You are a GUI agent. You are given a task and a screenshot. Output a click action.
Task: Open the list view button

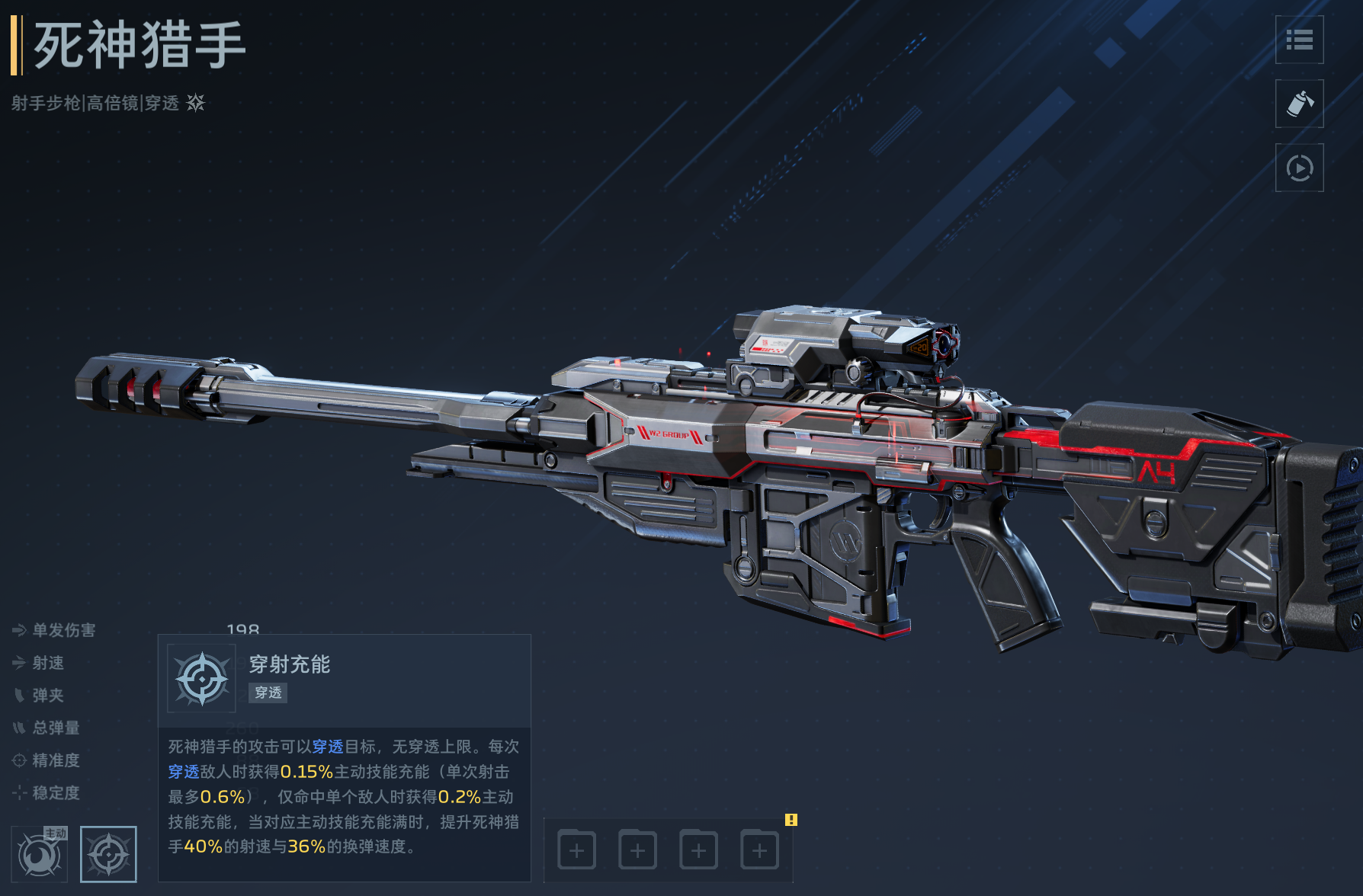point(1299,40)
